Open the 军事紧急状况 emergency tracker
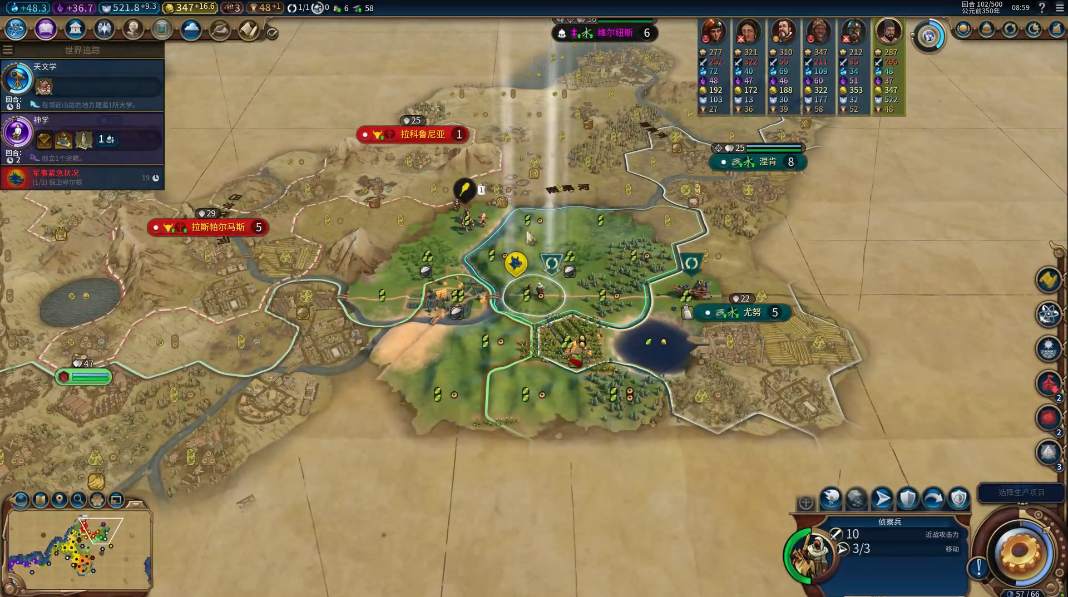 coord(82,178)
